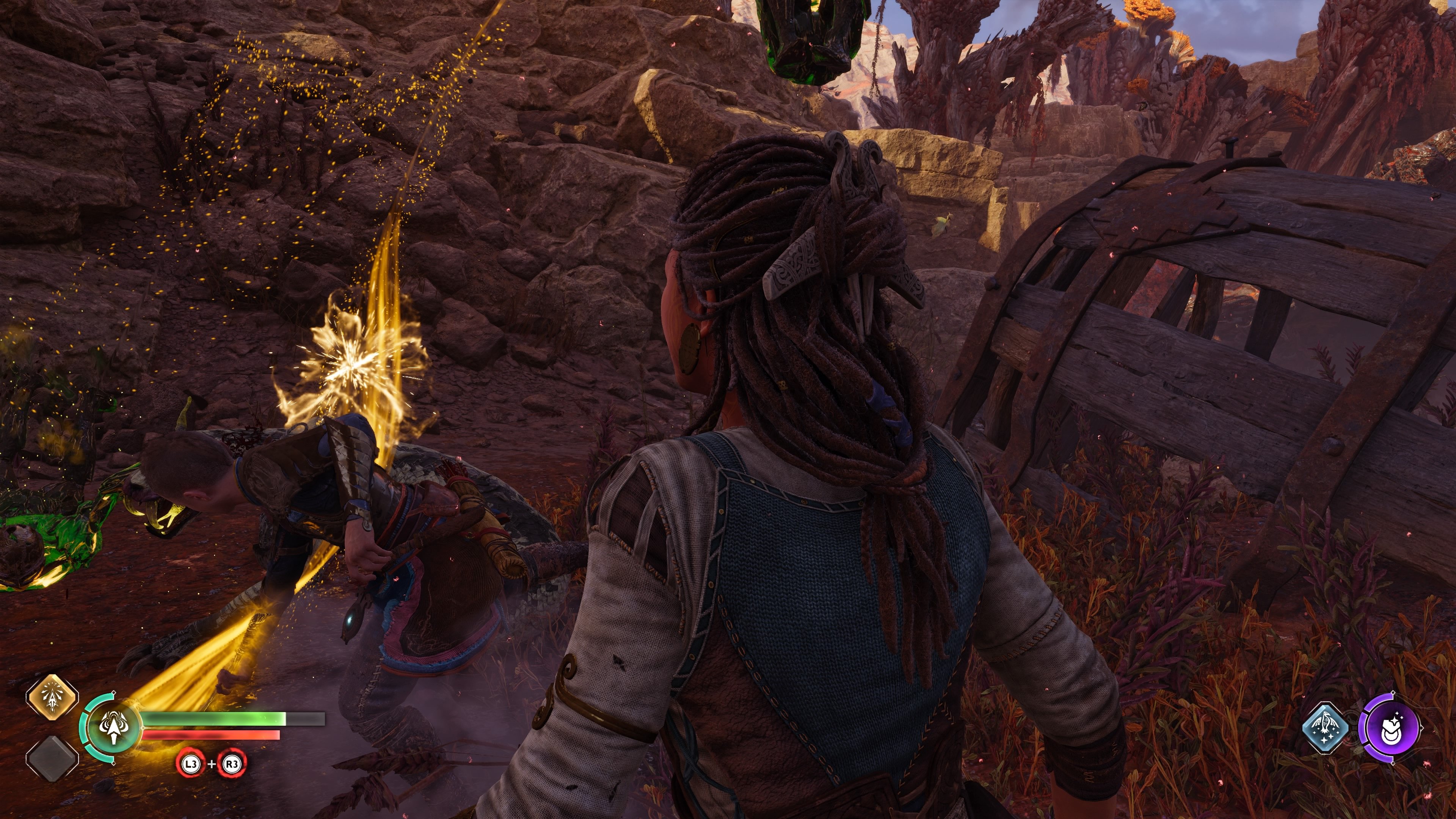The width and height of the screenshot is (1456, 819).
Task: Select the empty gray diamond ability slot
Action: [x=52, y=758]
